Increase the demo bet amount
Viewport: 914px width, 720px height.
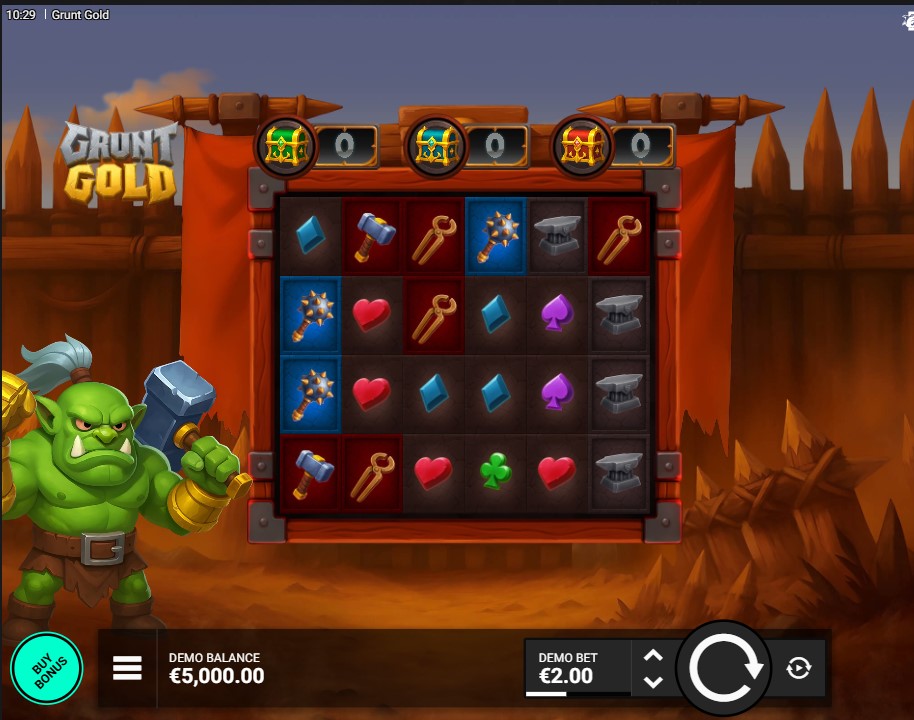(653, 656)
